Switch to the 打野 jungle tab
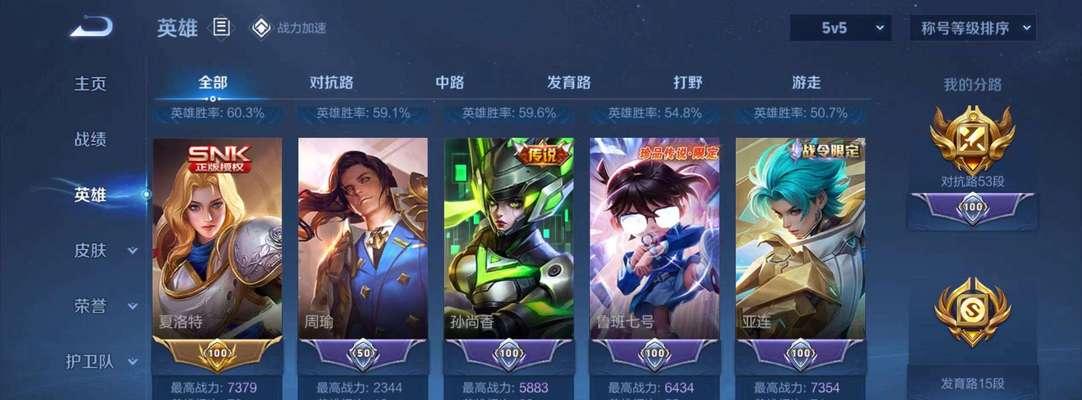Image resolution: width=1082 pixels, height=400 pixels. pyautogui.click(x=687, y=83)
